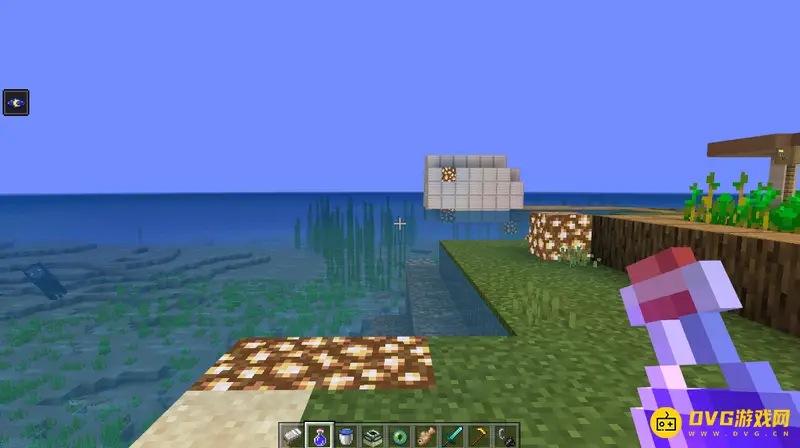The width and height of the screenshot is (800, 448).
Task: Equip the diamond sword from the hotbar
Action: point(453,435)
